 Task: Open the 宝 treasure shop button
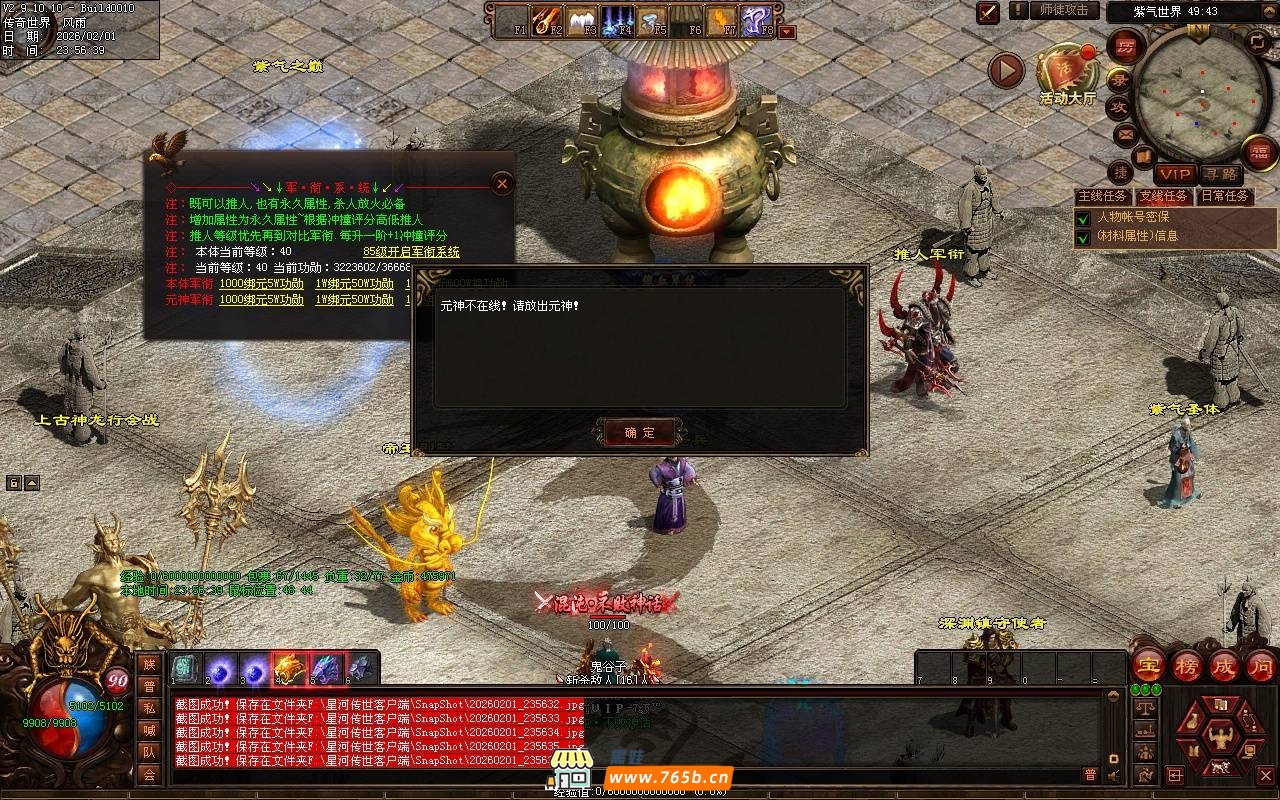click(1148, 665)
